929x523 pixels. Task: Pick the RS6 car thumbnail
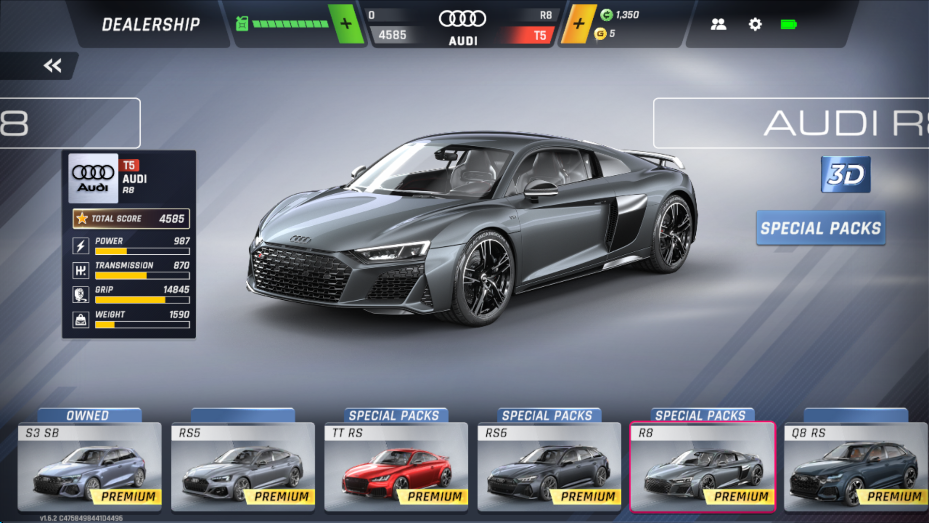(x=548, y=467)
